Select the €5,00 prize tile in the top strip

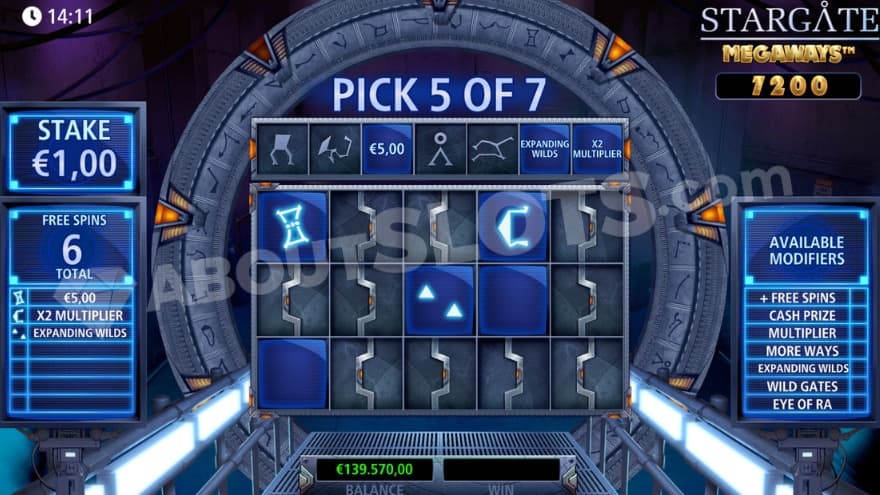[386, 149]
